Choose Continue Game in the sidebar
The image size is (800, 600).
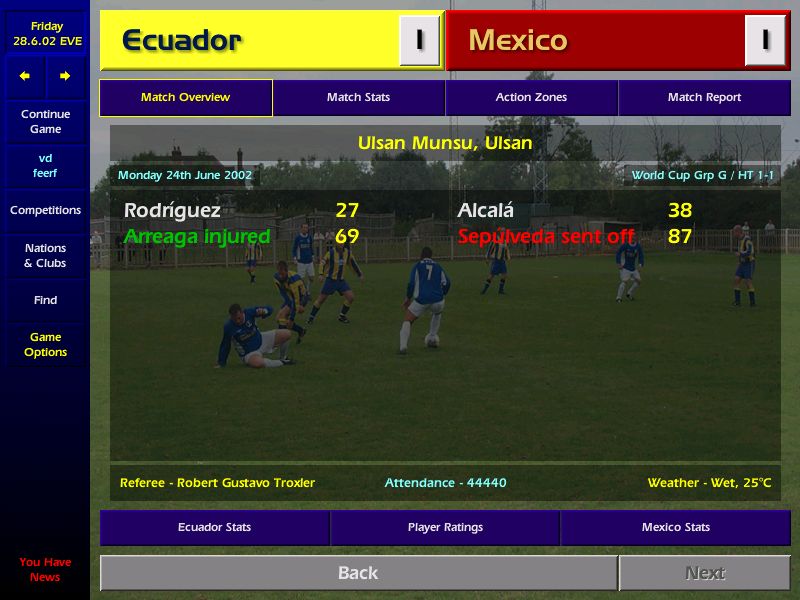[x=45, y=122]
